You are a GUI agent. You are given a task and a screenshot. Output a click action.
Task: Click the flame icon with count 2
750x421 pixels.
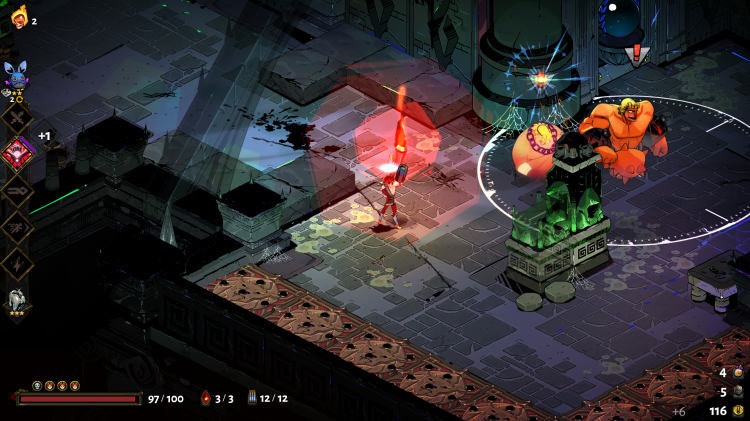click(19, 17)
